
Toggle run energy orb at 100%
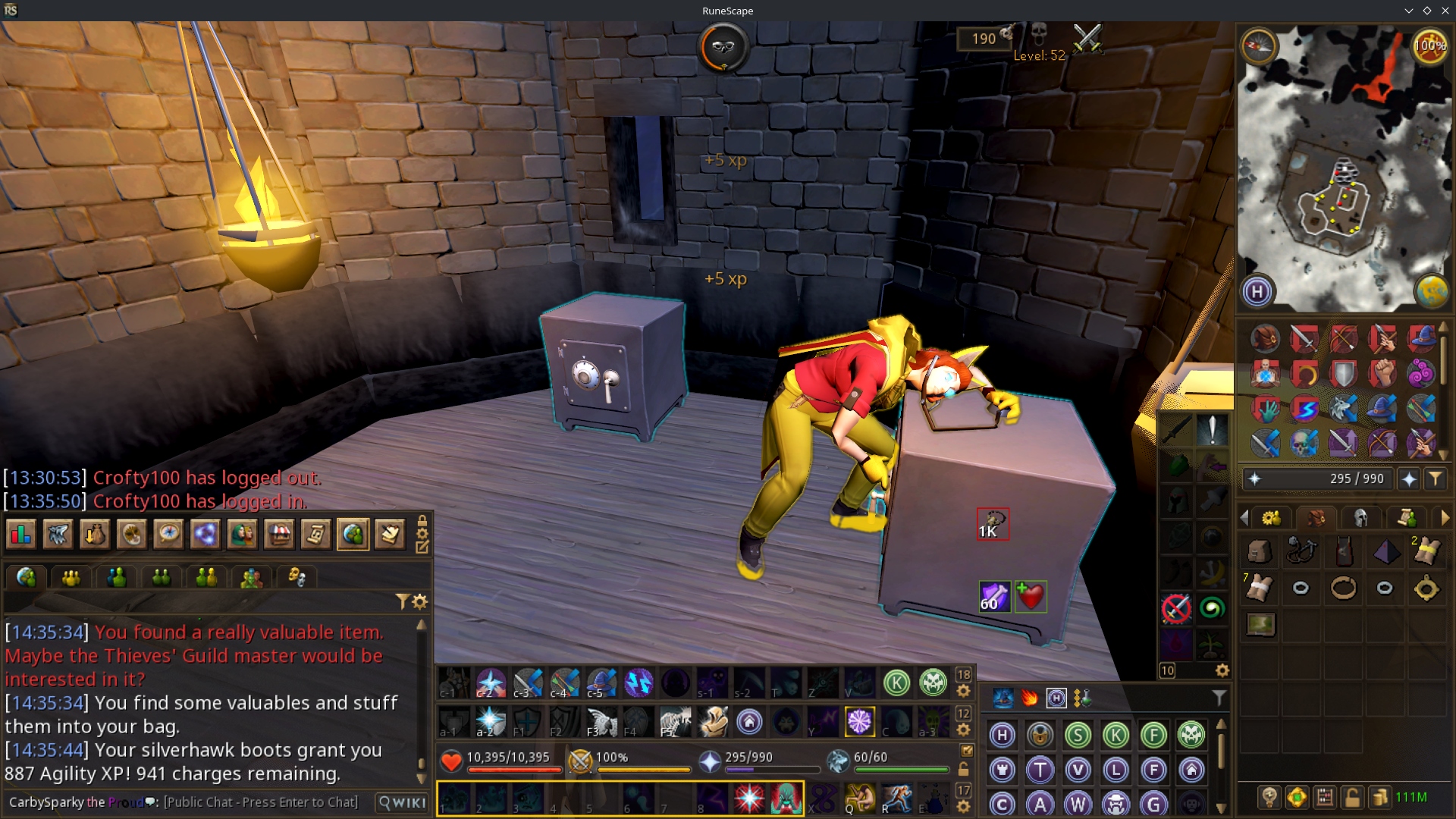1429,47
